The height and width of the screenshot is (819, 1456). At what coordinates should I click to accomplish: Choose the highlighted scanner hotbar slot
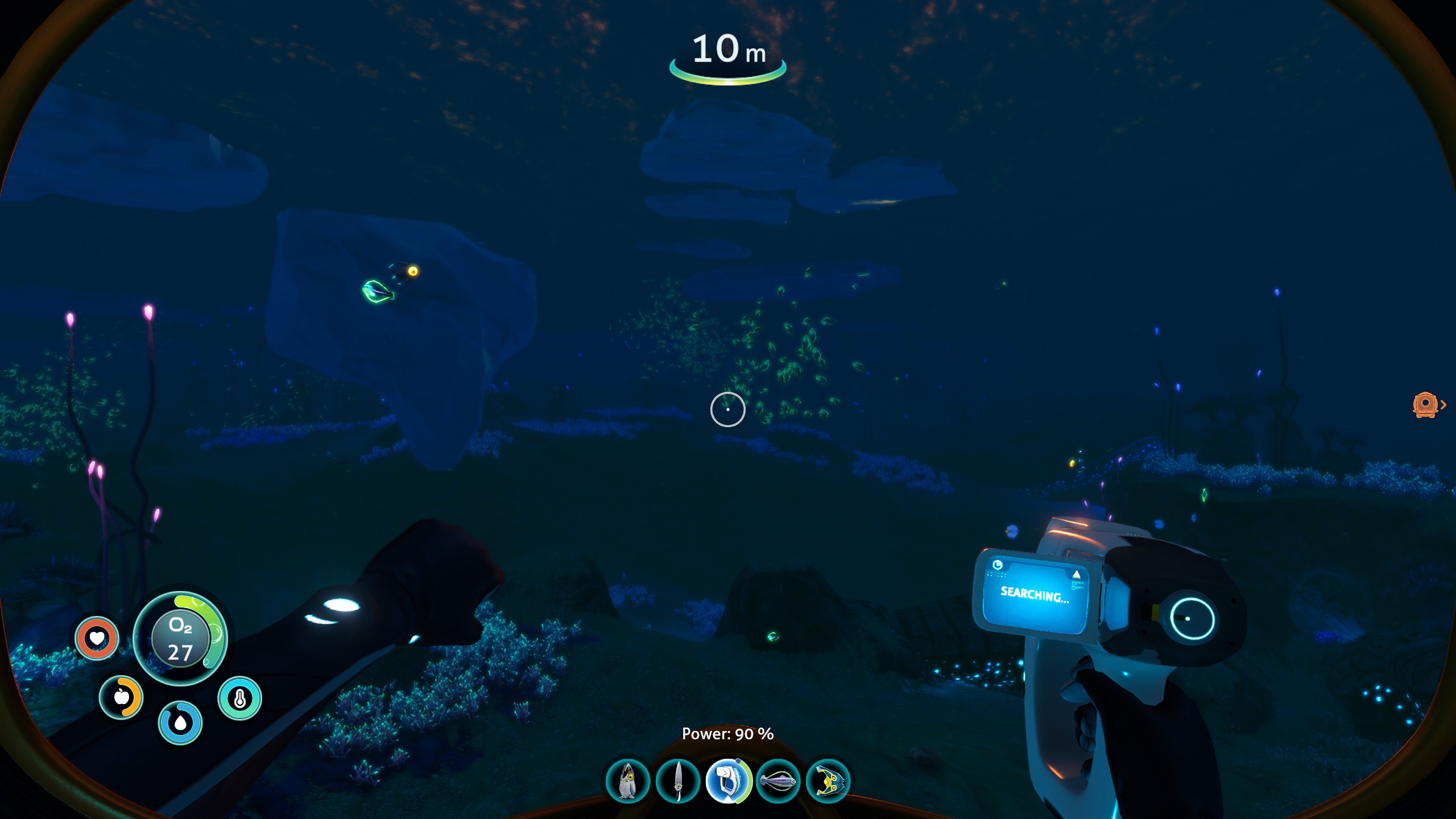coord(728,781)
